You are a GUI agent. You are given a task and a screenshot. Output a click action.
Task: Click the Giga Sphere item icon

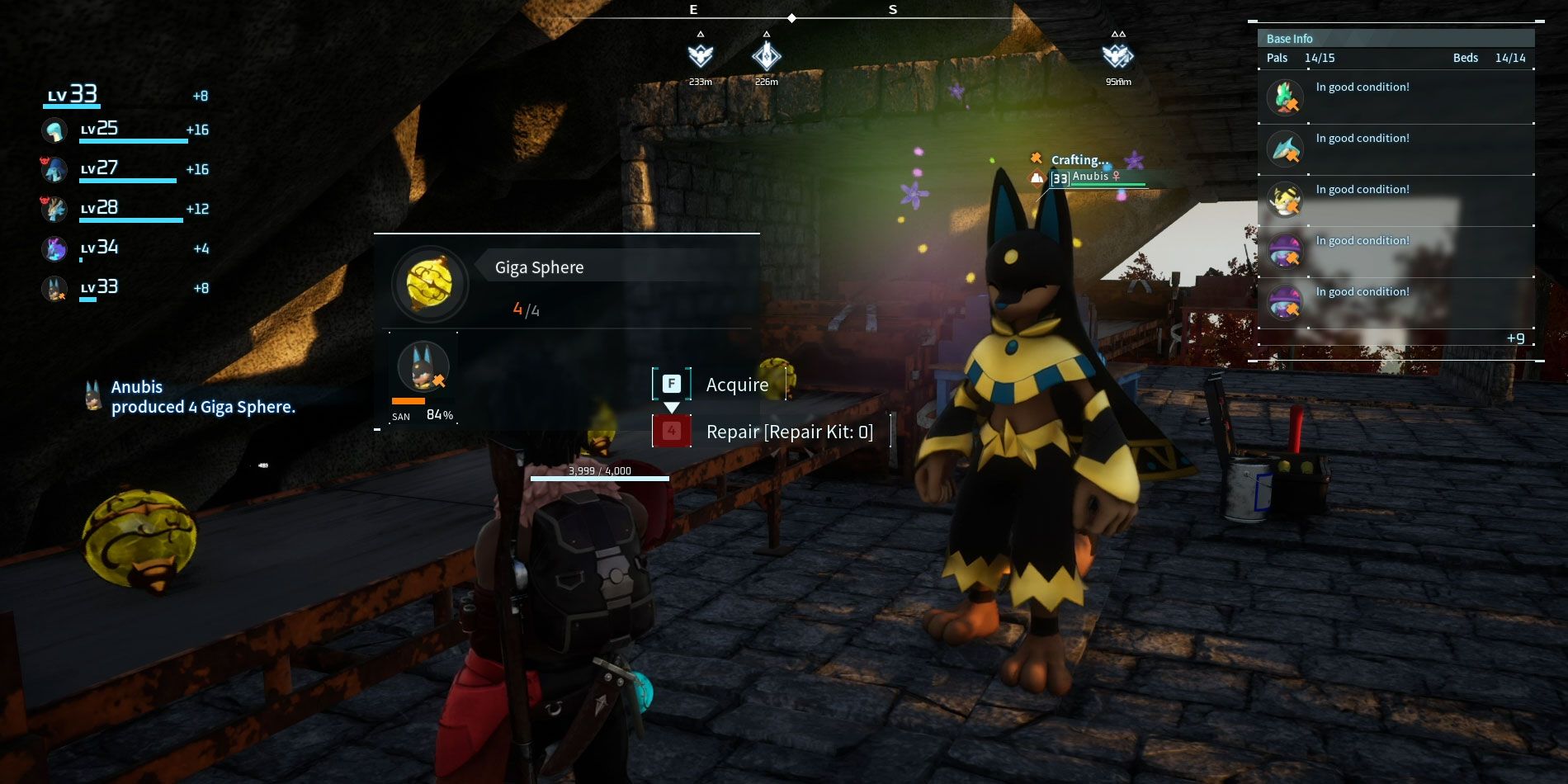click(x=430, y=284)
